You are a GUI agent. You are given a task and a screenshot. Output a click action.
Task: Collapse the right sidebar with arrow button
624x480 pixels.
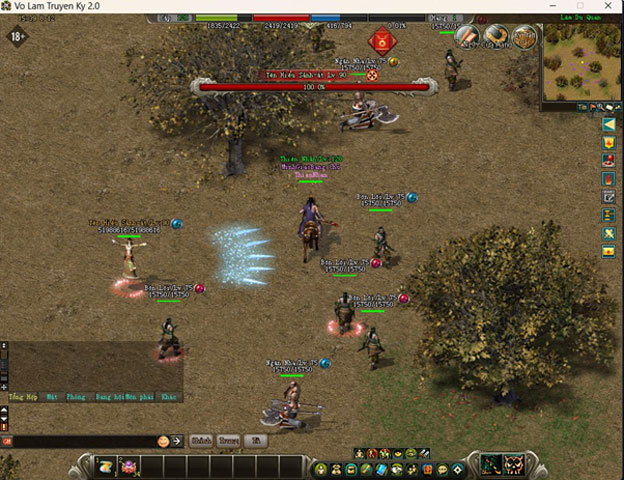[608, 125]
